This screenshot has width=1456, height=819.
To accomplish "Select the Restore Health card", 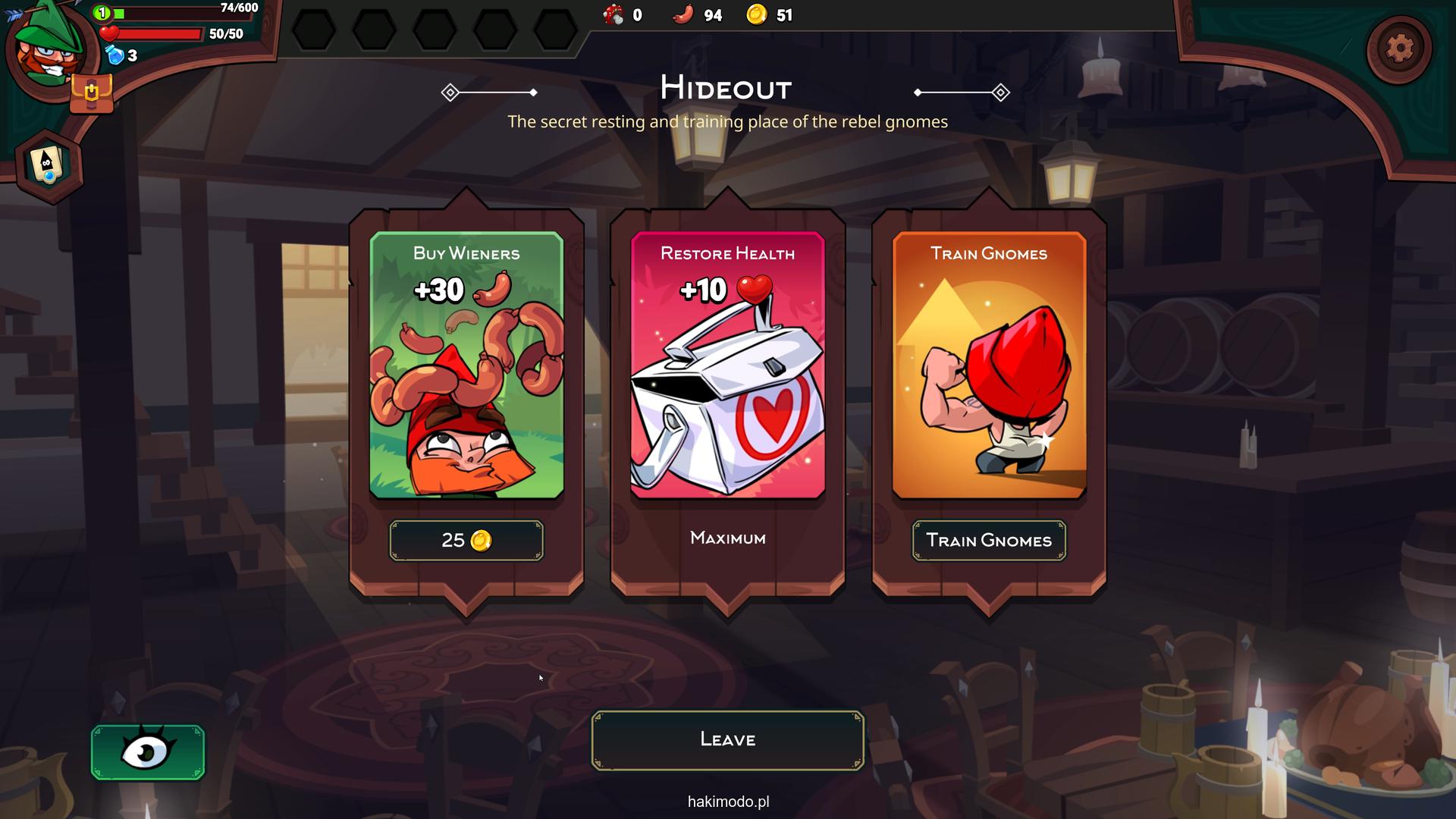I will tap(727, 365).
